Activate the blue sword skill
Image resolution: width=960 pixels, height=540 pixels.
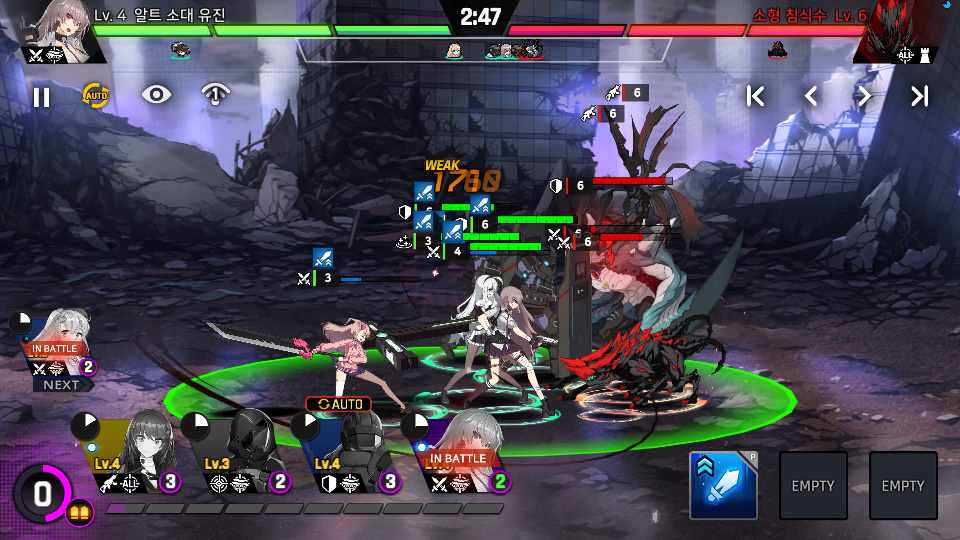pos(723,485)
